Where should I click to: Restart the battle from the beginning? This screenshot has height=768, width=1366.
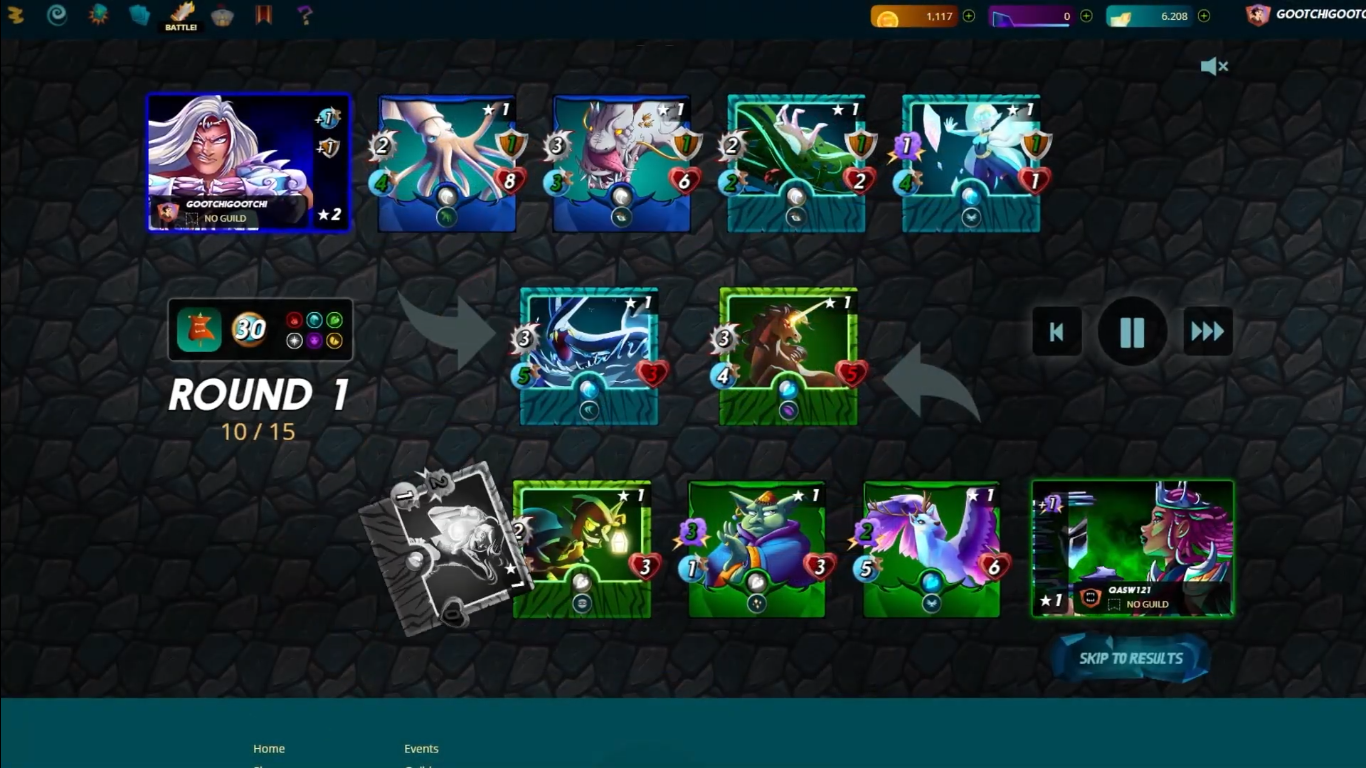click(1057, 332)
